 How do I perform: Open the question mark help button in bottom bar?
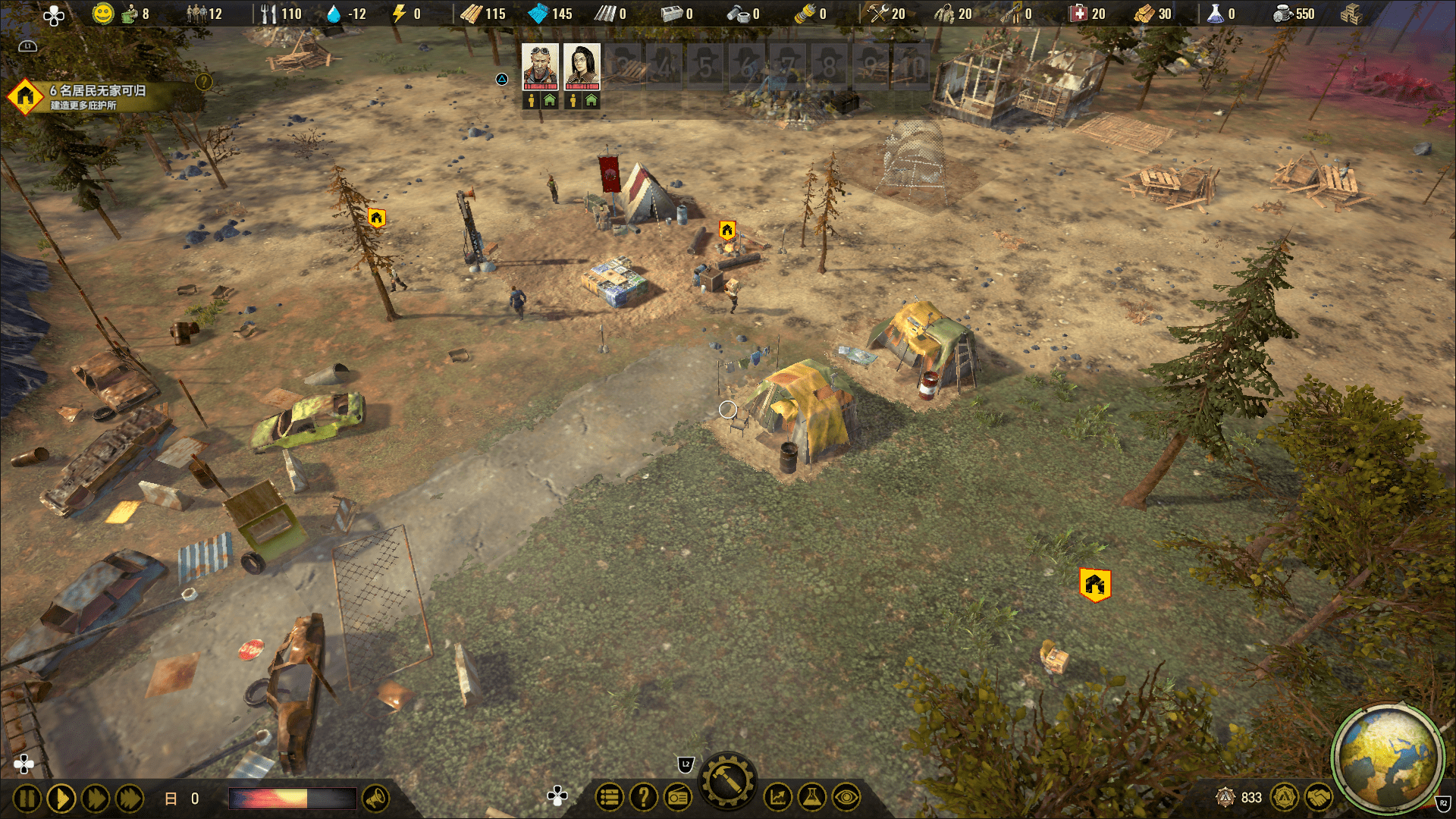(644, 797)
